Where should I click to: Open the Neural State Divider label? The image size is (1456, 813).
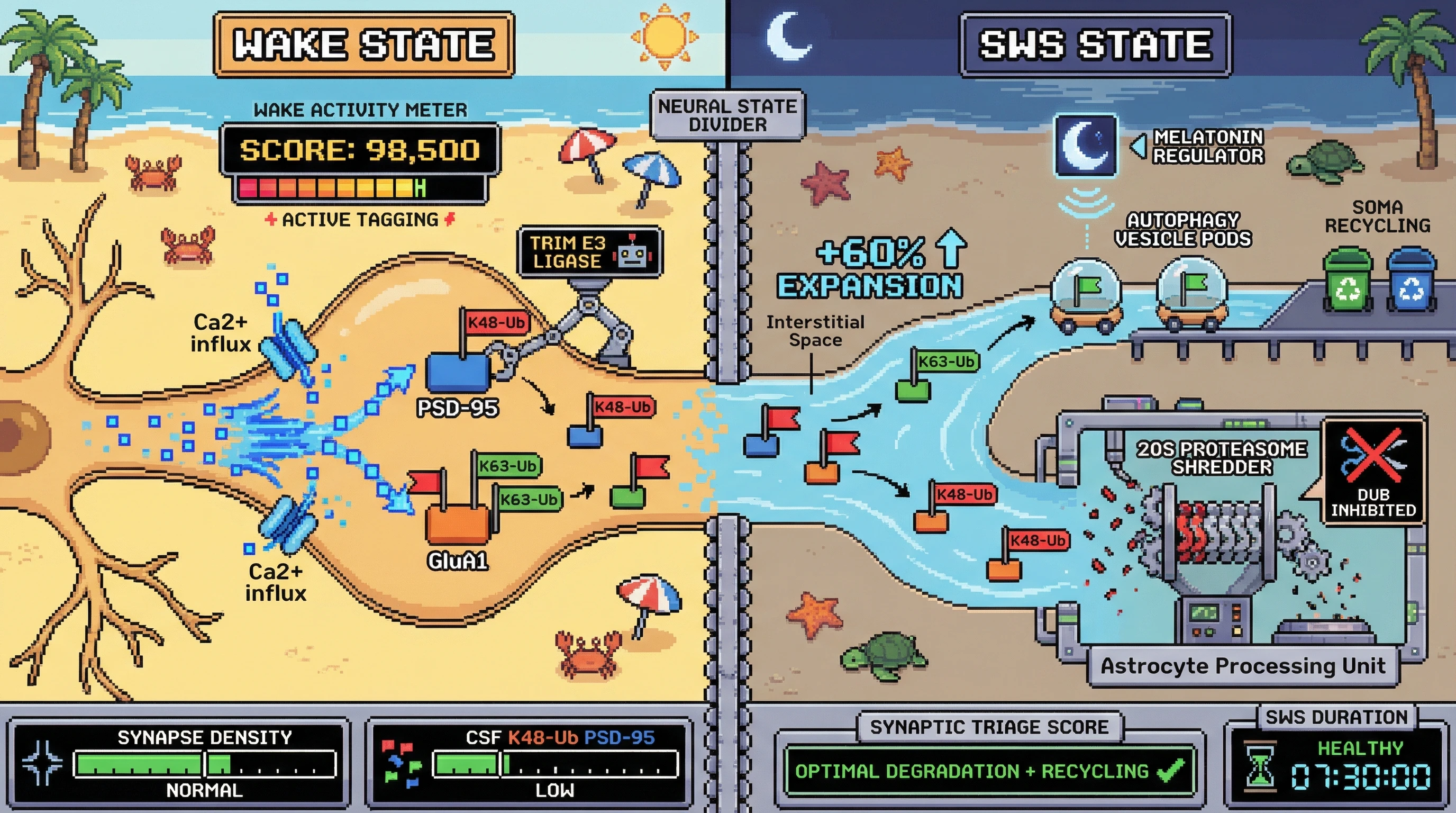coord(727,115)
